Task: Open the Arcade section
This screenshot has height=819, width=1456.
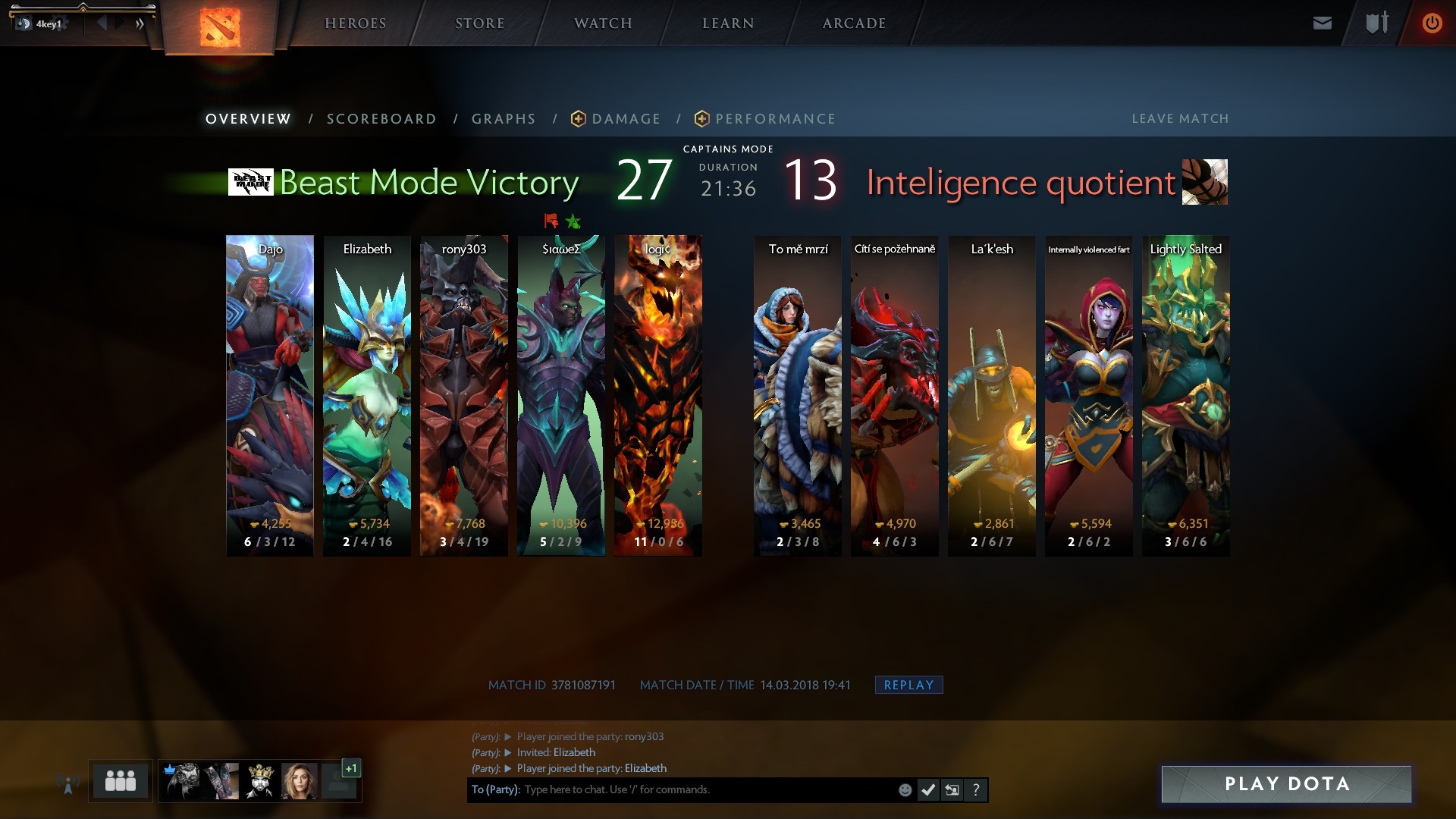Action: [854, 24]
